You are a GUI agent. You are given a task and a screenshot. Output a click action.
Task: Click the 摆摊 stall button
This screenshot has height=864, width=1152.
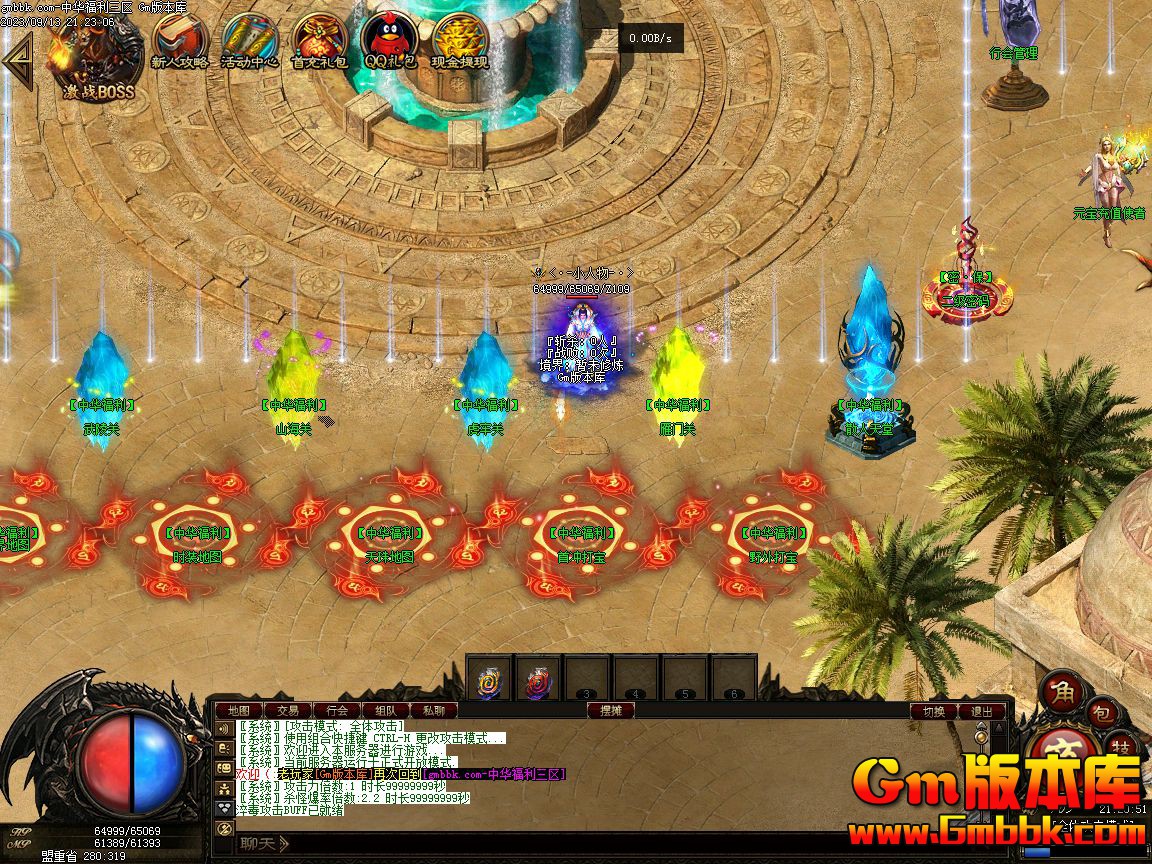[610, 711]
